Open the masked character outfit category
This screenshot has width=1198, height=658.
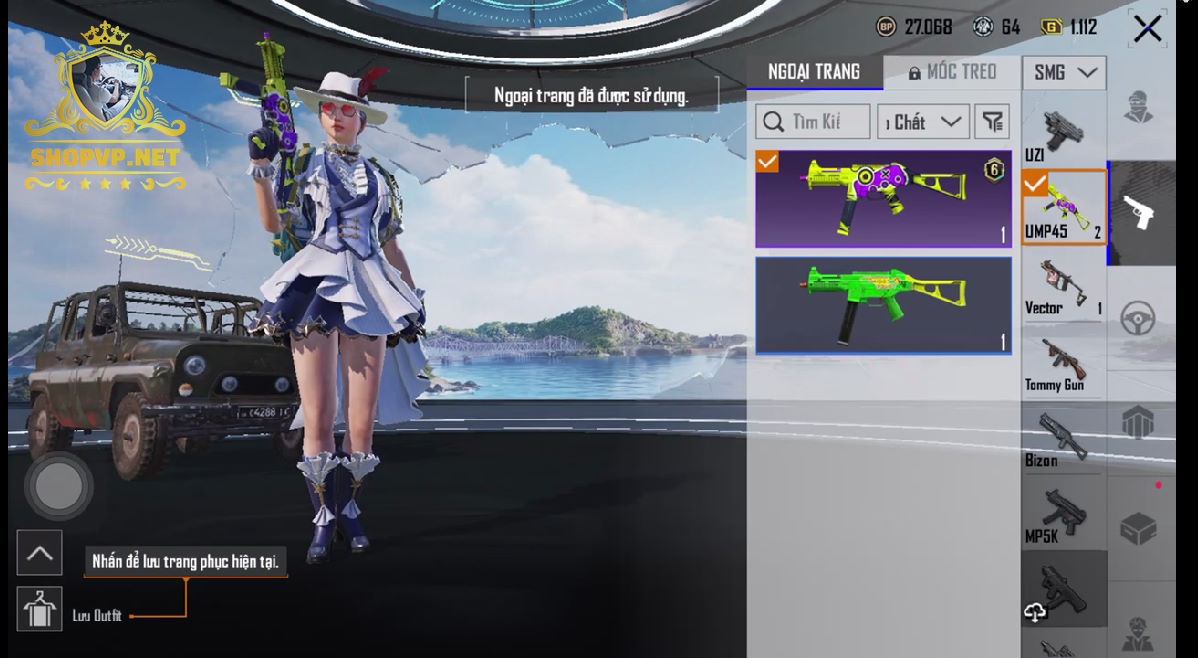point(1139,107)
